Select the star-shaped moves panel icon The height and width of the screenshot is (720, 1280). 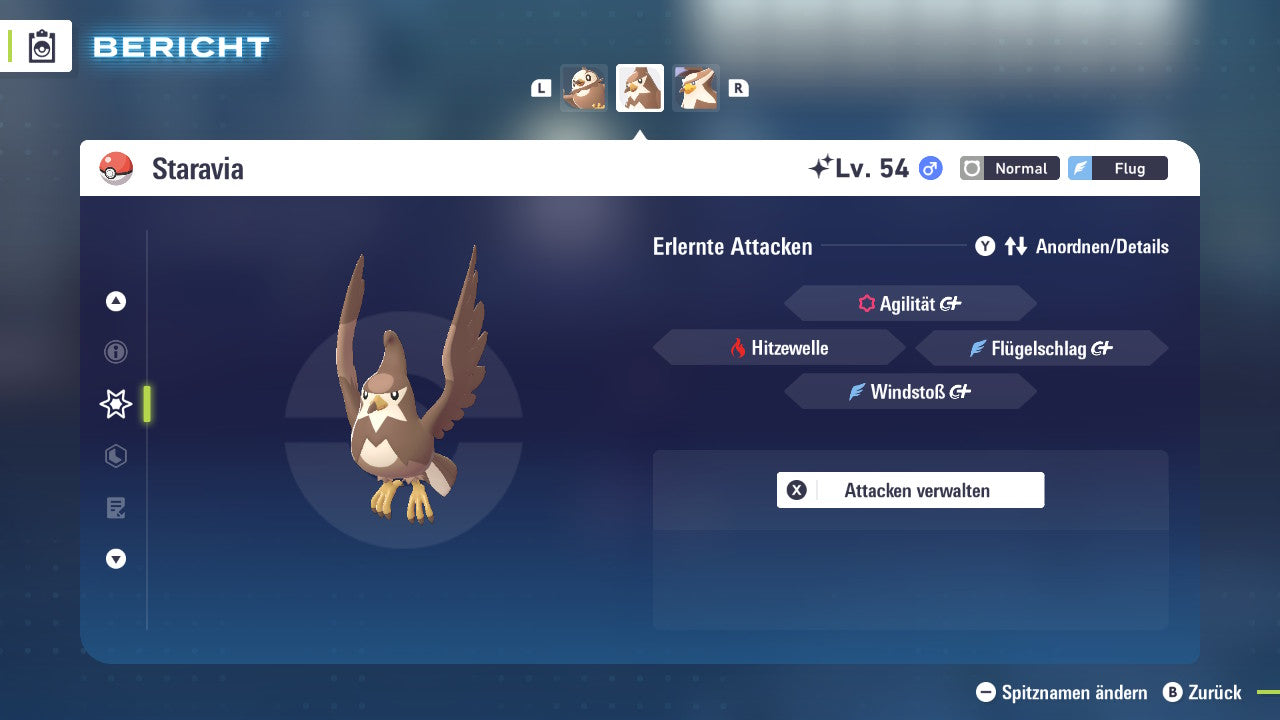tap(116, 404)
